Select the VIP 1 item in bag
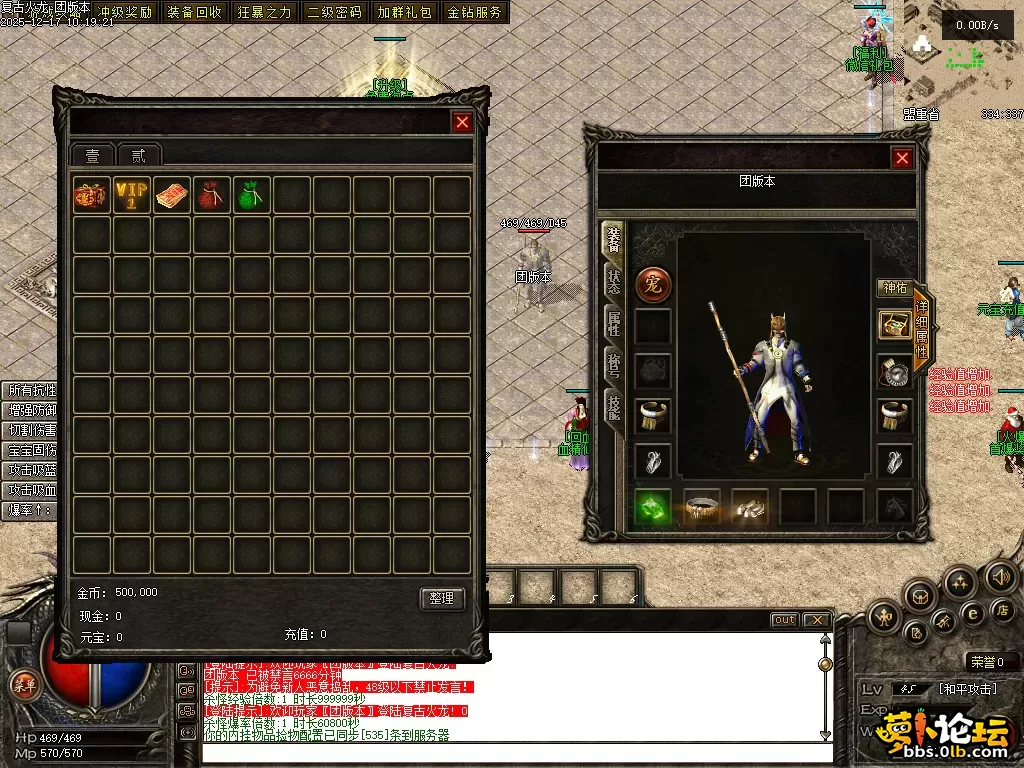The height and width of the screenshot is (768, 1024). (x=131, y=195)
